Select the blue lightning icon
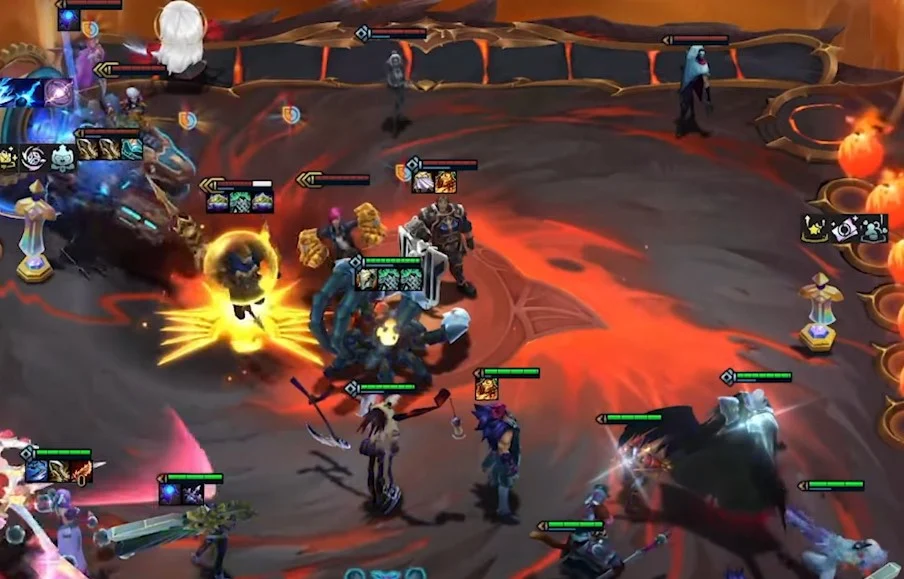Image resolution: width=904 pixels, height=579 pixels. (18, 92)
